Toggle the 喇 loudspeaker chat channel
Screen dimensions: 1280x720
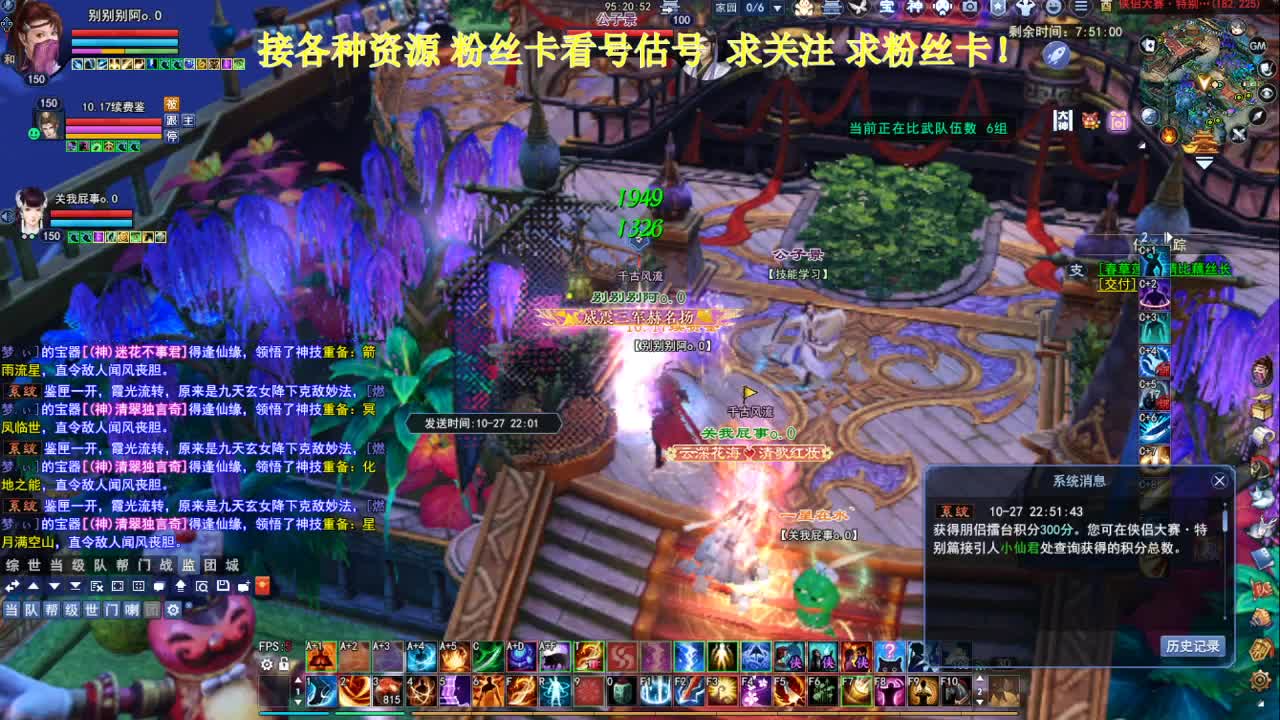pyautogui.click(x=132, y=609)
